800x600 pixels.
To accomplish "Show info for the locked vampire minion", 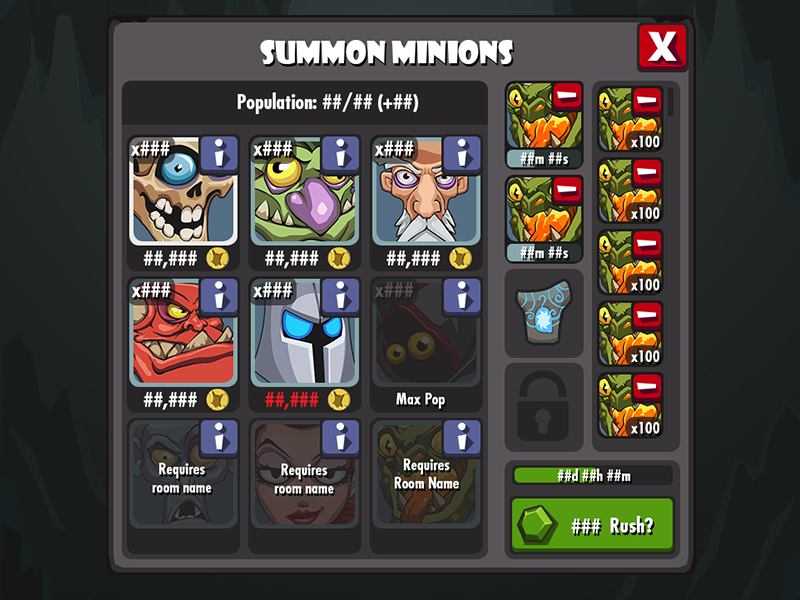I will 219,437.
